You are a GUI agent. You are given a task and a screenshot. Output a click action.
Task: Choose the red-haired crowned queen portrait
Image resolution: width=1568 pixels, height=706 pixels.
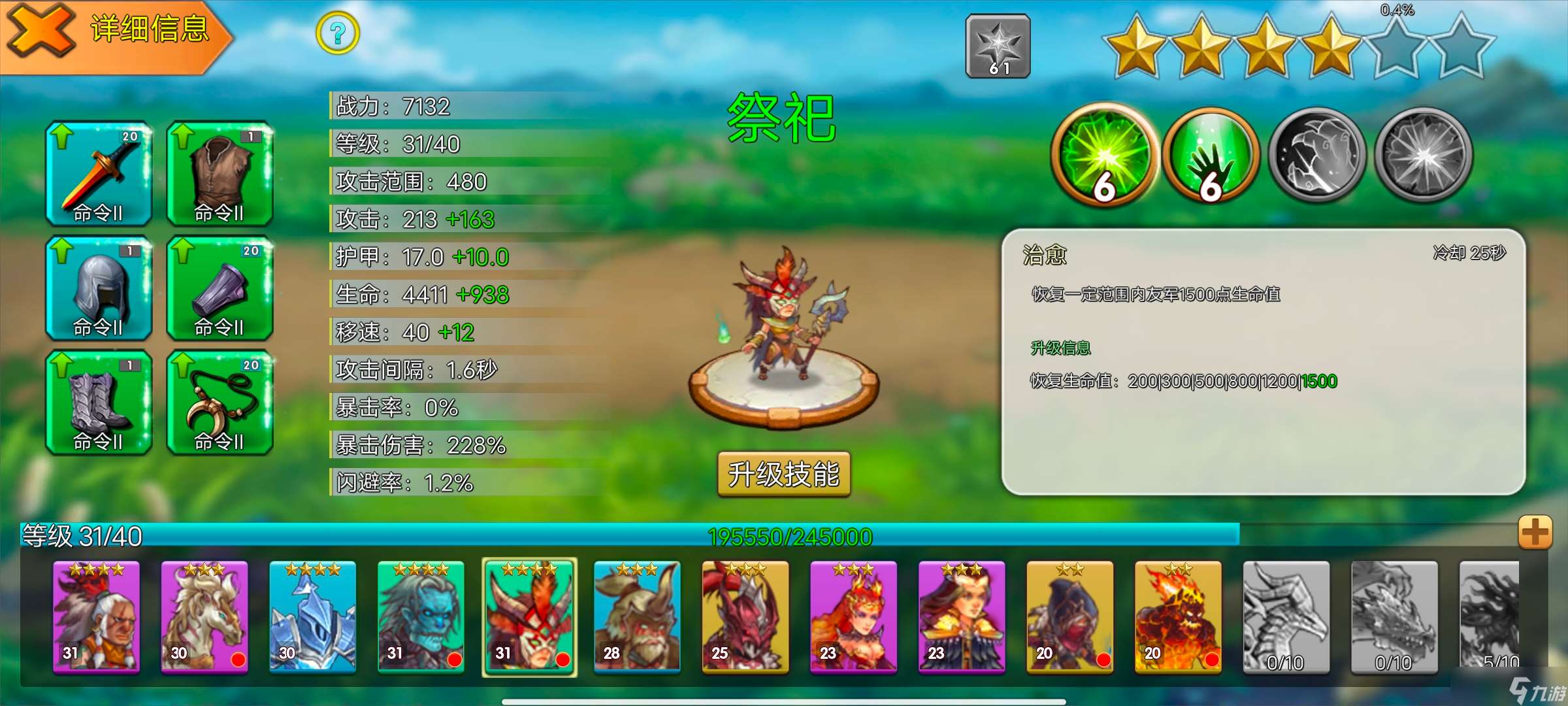click(853, 616)
